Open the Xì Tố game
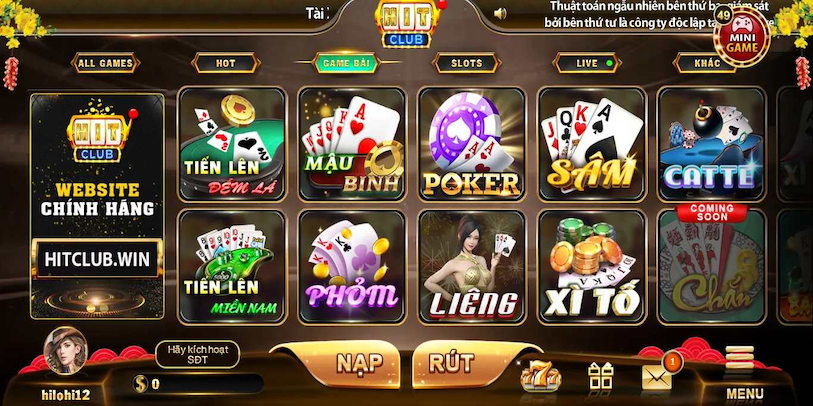 (x=591, y=266)
